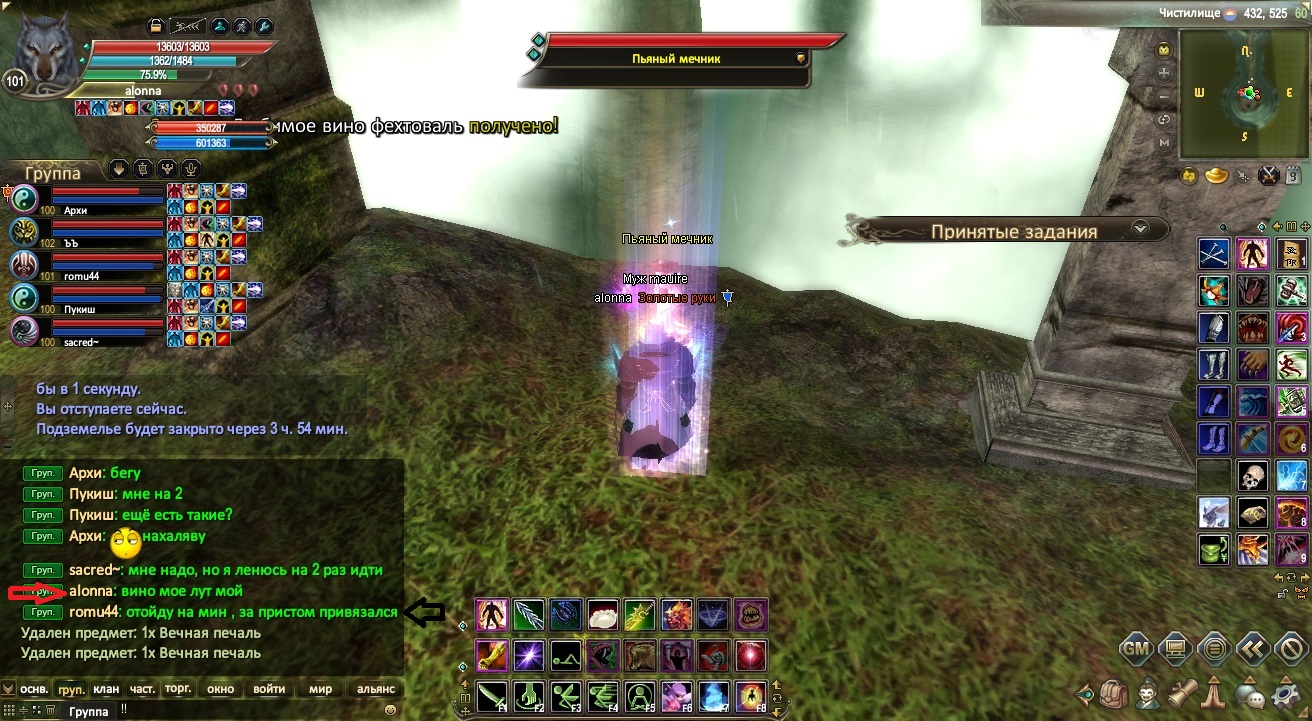The image size is (1312, 721).
Task: Activate the sword skill on F1
Action: pos(492,694)
